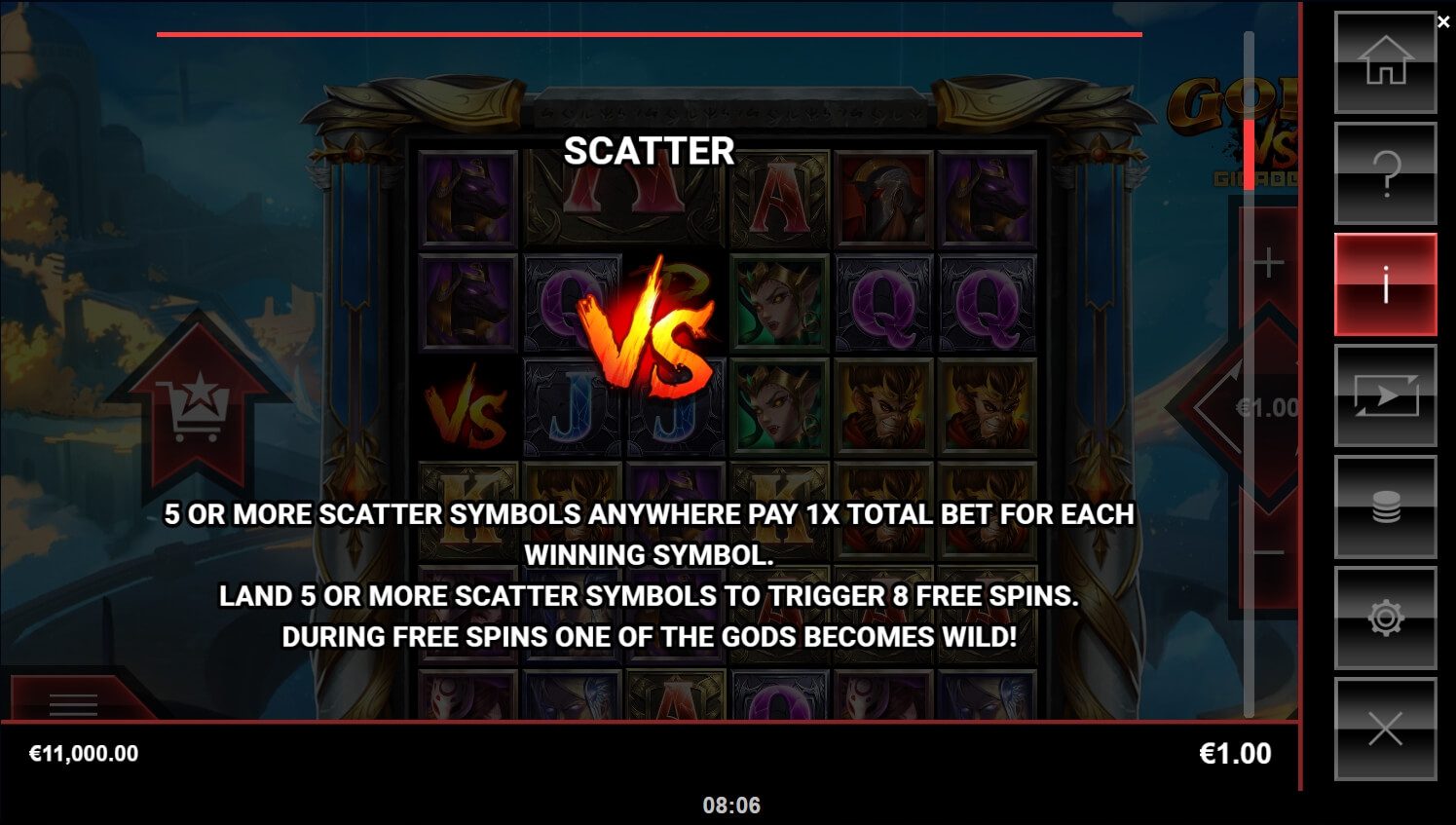The height and width of the screenshot is (825, 1456).
Task: Open the help question mark icon
Action: [x=1385, y=173]
